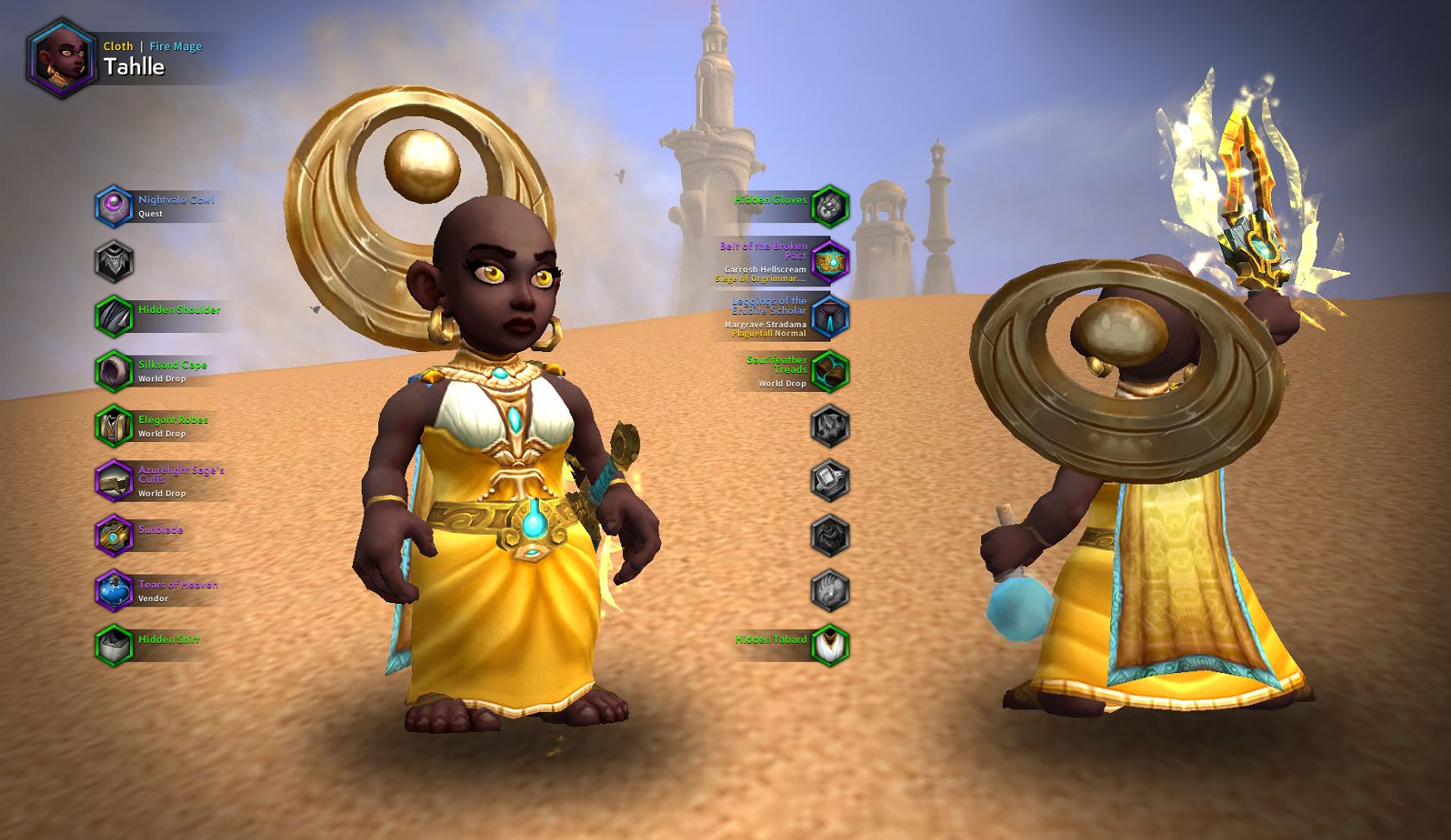The width and height of the screenshot is (1451, 840).
Task: Click the Hidden Shoulder slot icon
Action: point(116,314)
